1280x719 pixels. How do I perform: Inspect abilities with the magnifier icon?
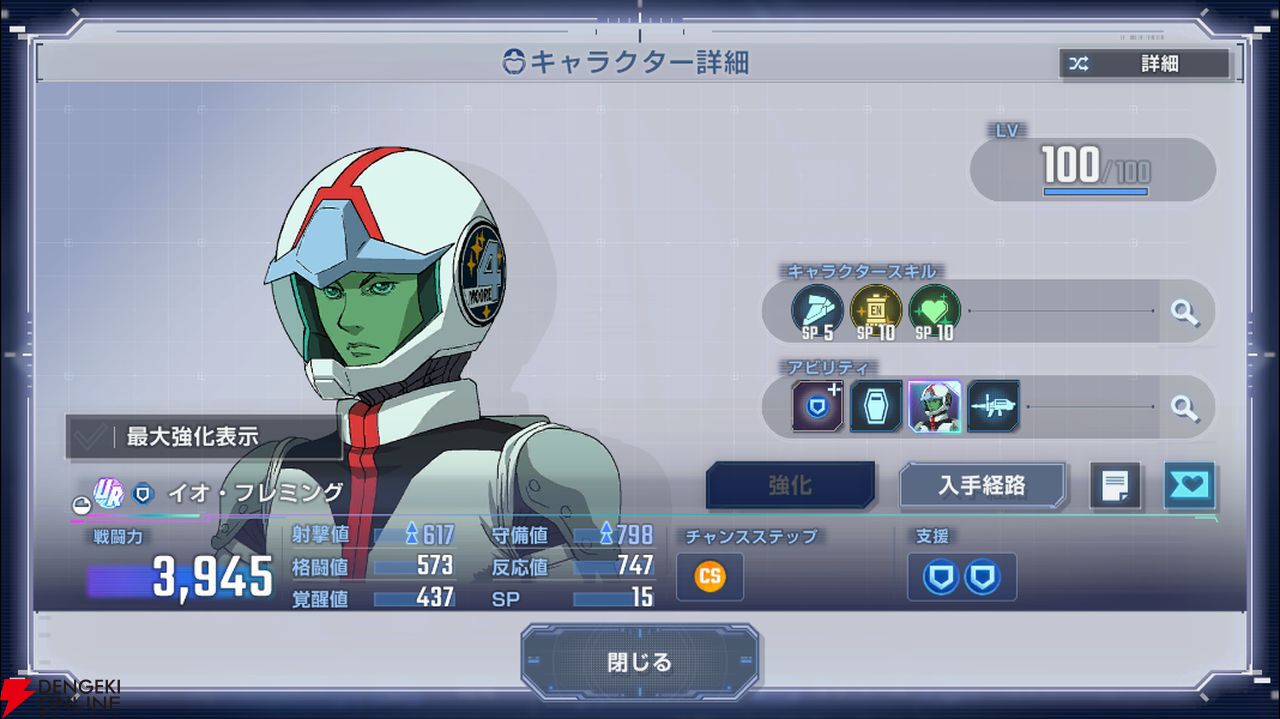coord(1185,407)
